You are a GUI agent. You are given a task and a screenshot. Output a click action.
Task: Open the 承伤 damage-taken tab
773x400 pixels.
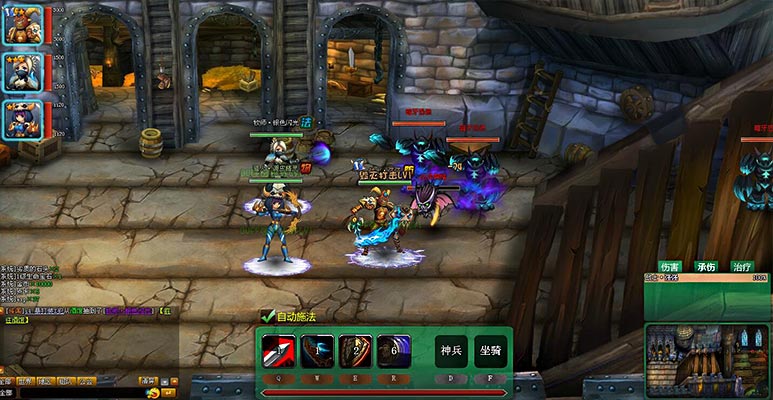706,267
